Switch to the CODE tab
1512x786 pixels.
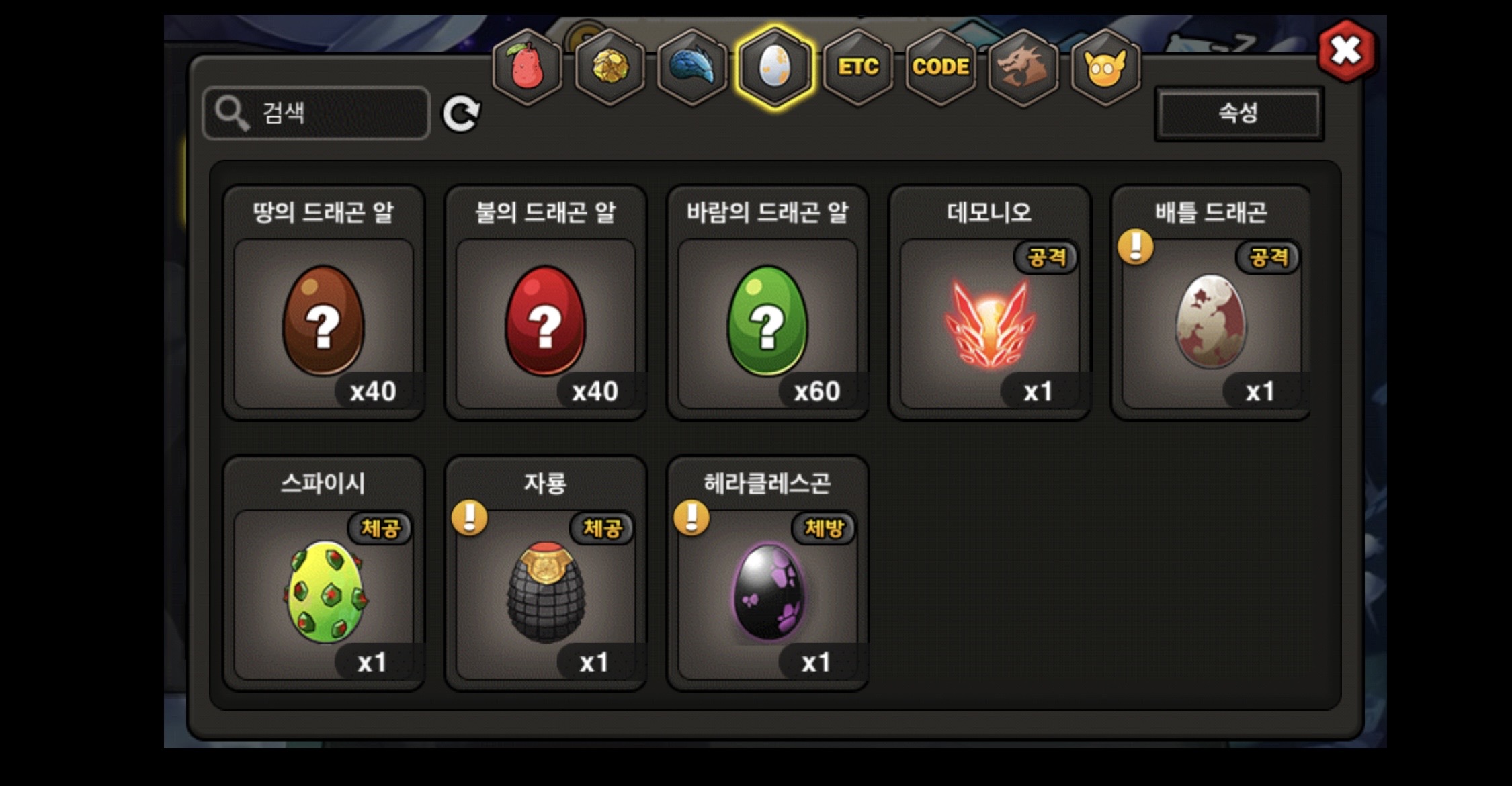[941, 67]
